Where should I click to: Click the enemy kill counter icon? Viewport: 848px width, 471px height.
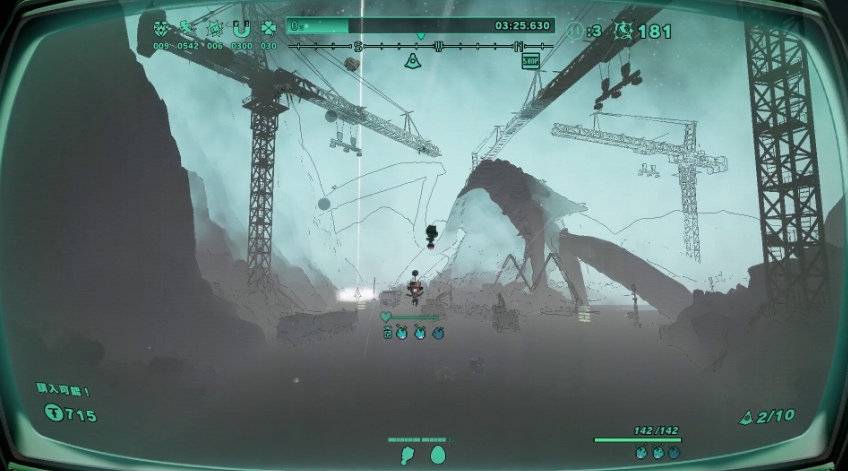tap(624, 30)
